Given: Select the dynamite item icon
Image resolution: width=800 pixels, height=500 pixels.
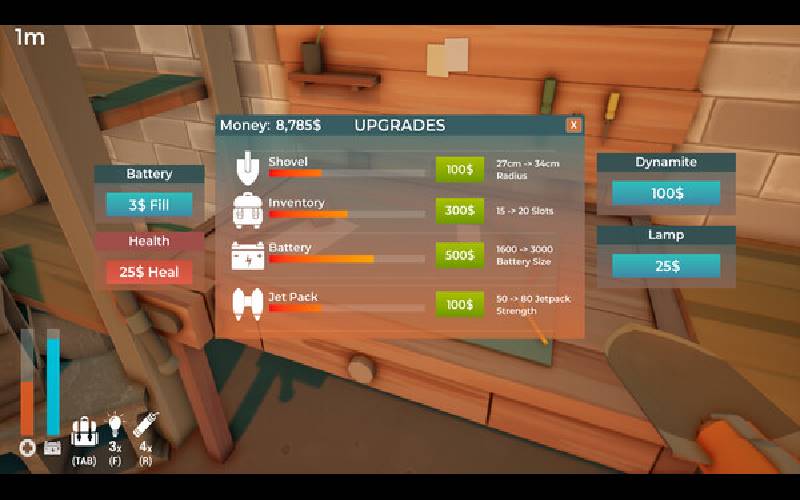Looking at the screenshot, I should tap(146, 430).
